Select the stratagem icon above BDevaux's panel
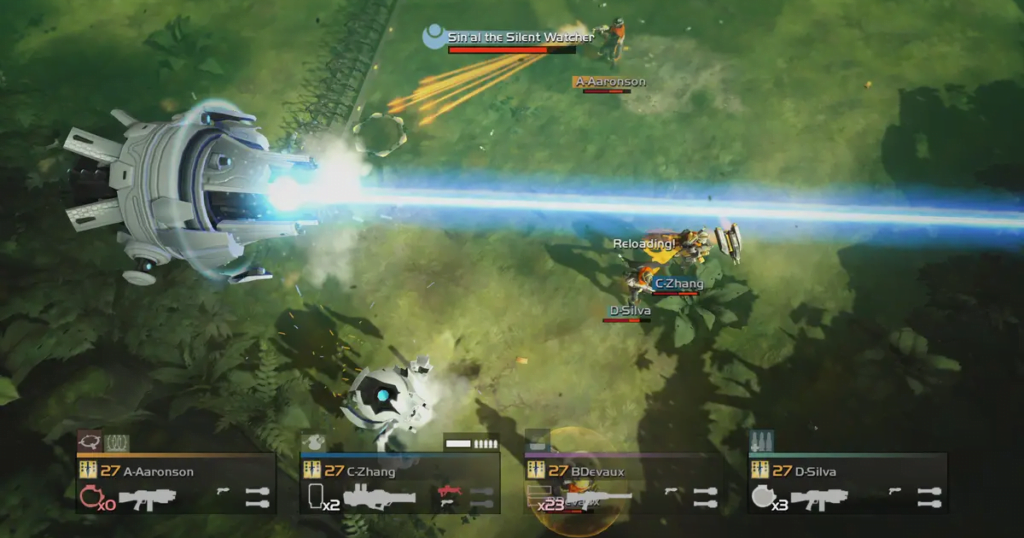The width and height of the screenshot is (1024, 538). 537,441
